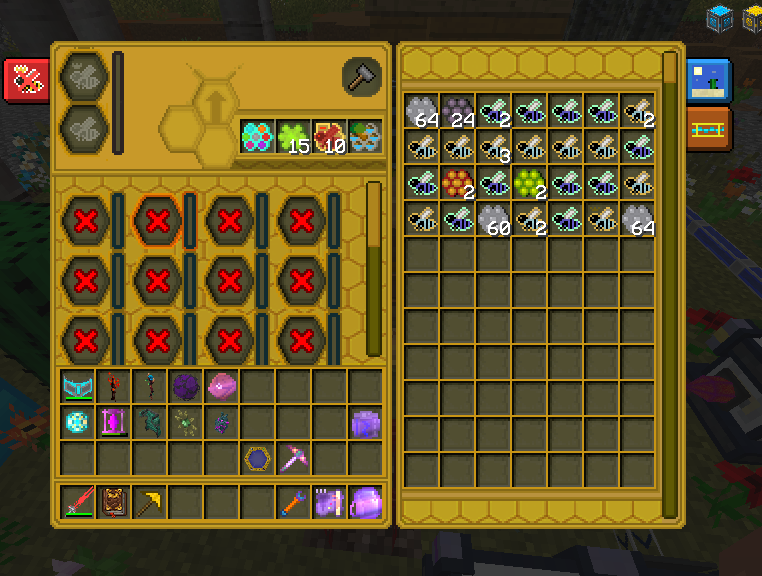Switch to the blue desert landscape tab
Image resolution: width=762 pixels, height=576 pixels.
click(x=709, y=81)
